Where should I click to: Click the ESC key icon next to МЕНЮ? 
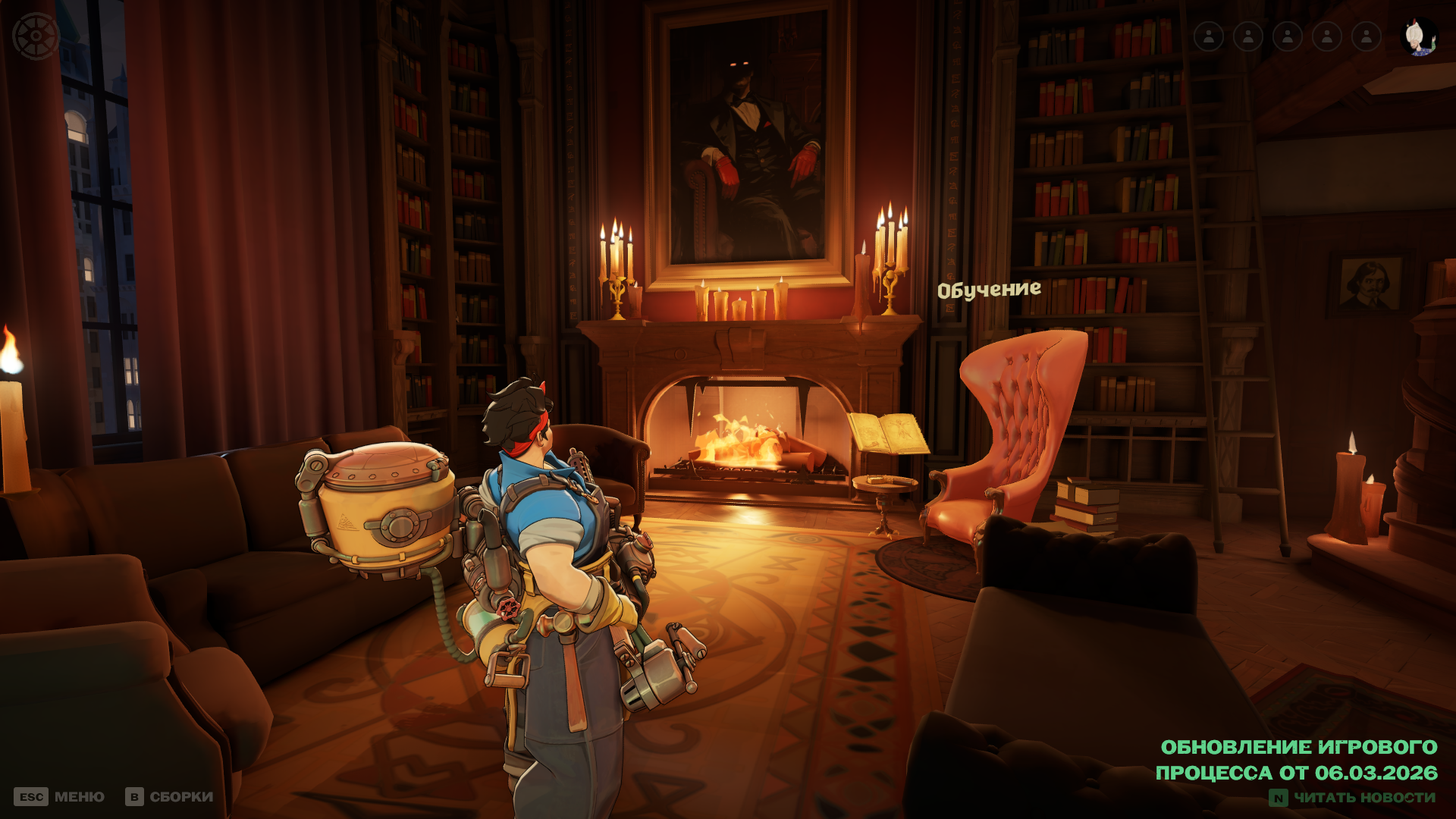31,797
